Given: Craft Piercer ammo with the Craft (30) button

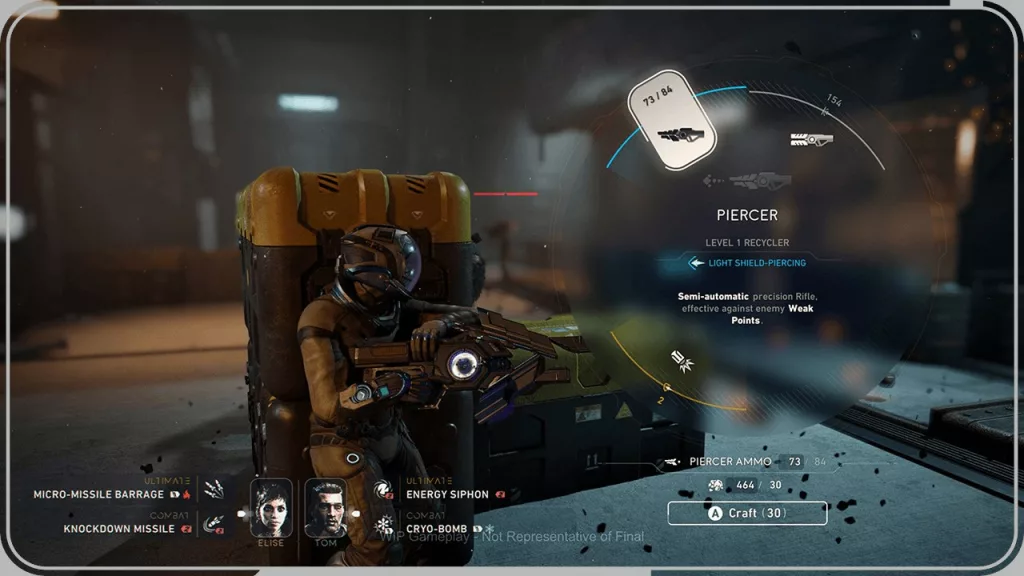Looking at the screenshot, I should (747, 513).
